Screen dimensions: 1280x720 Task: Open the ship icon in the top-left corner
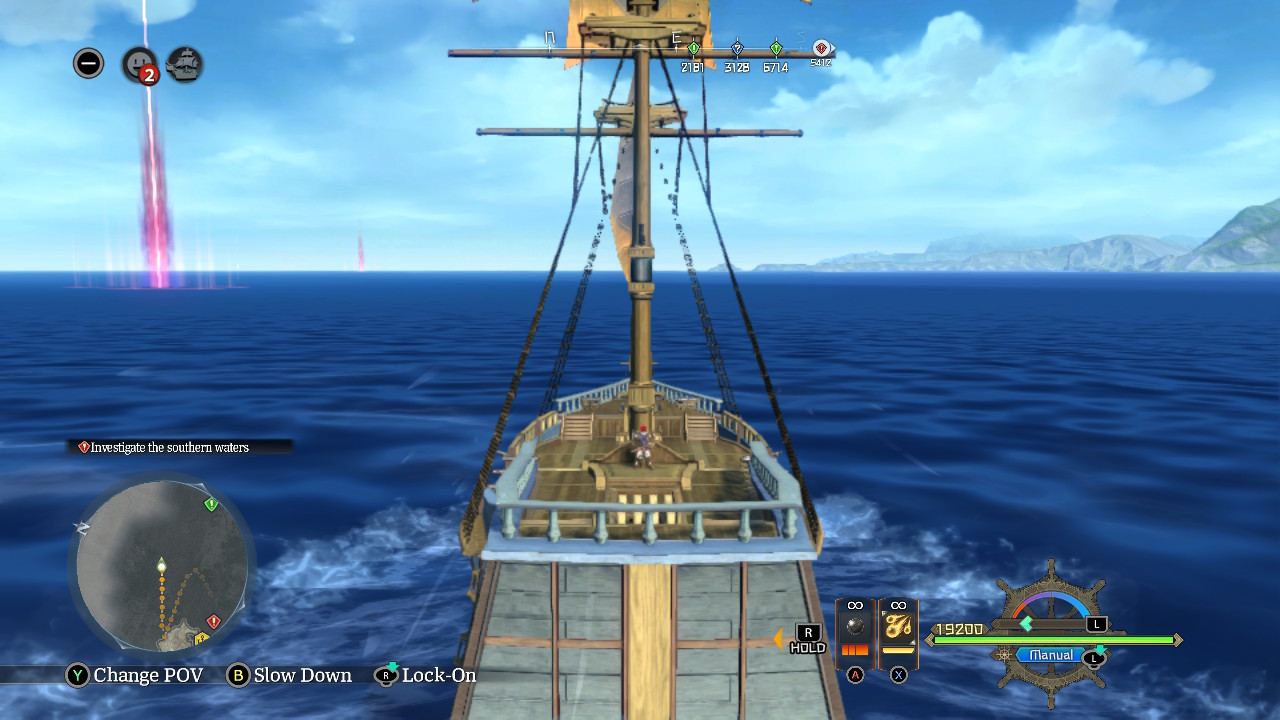(x=183, y=63)
